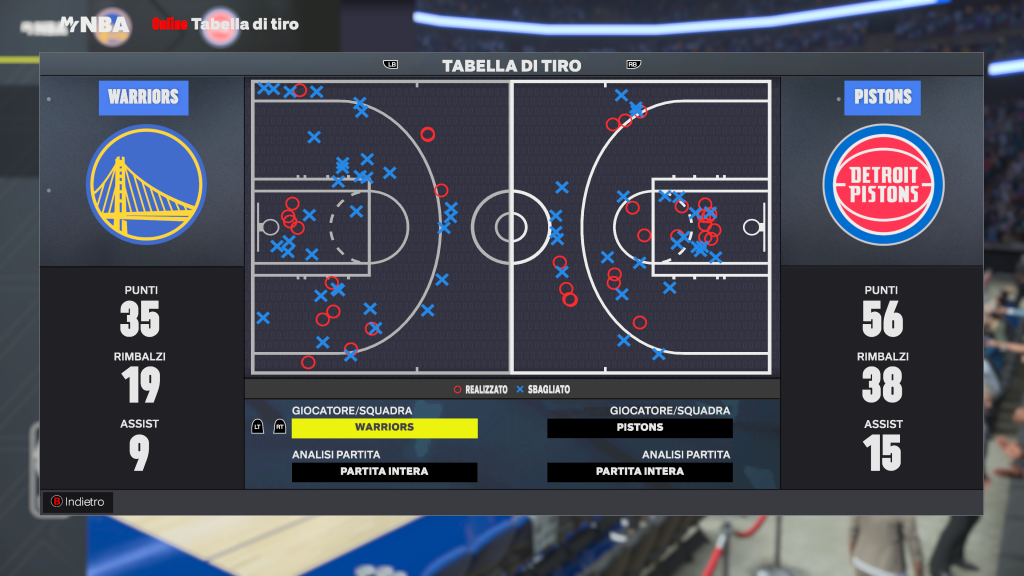Go back with the Indietro button
This screenshot has width=1024, height=576.
coord(78,502)
